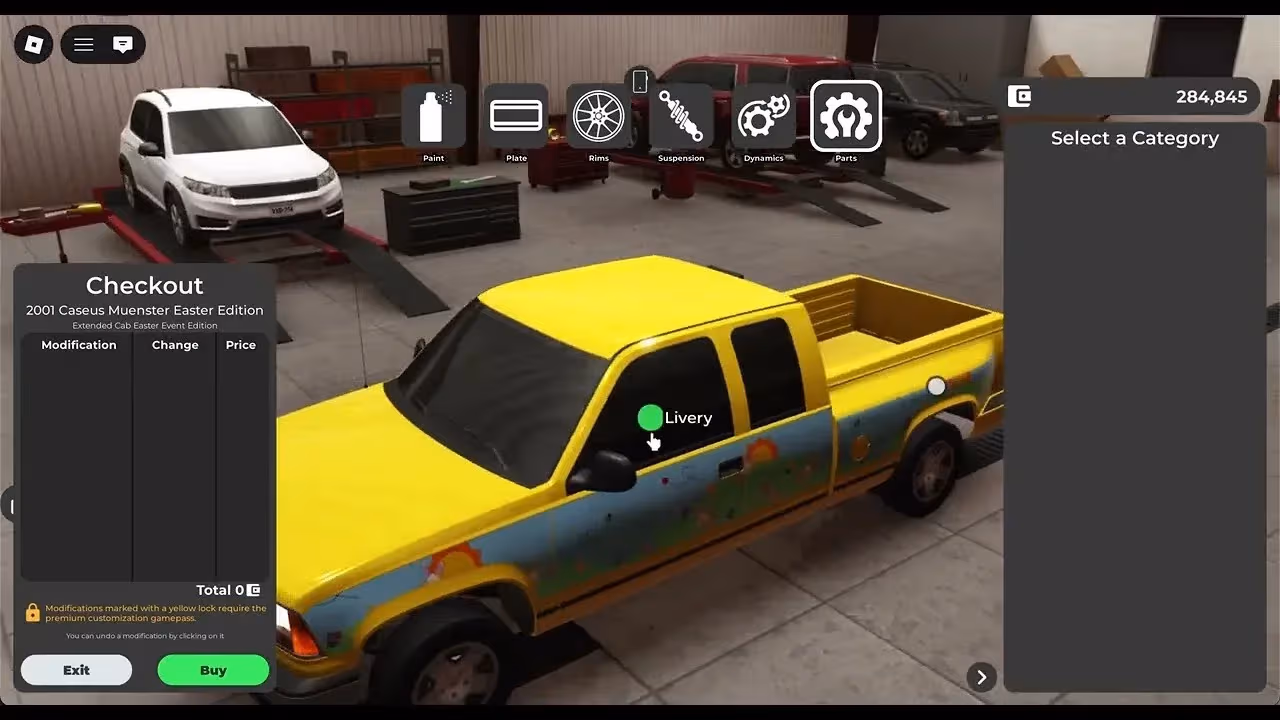Click Exit to leave checkout
The height and width of the screenshot is (720, 1280).
coord(75,669)
